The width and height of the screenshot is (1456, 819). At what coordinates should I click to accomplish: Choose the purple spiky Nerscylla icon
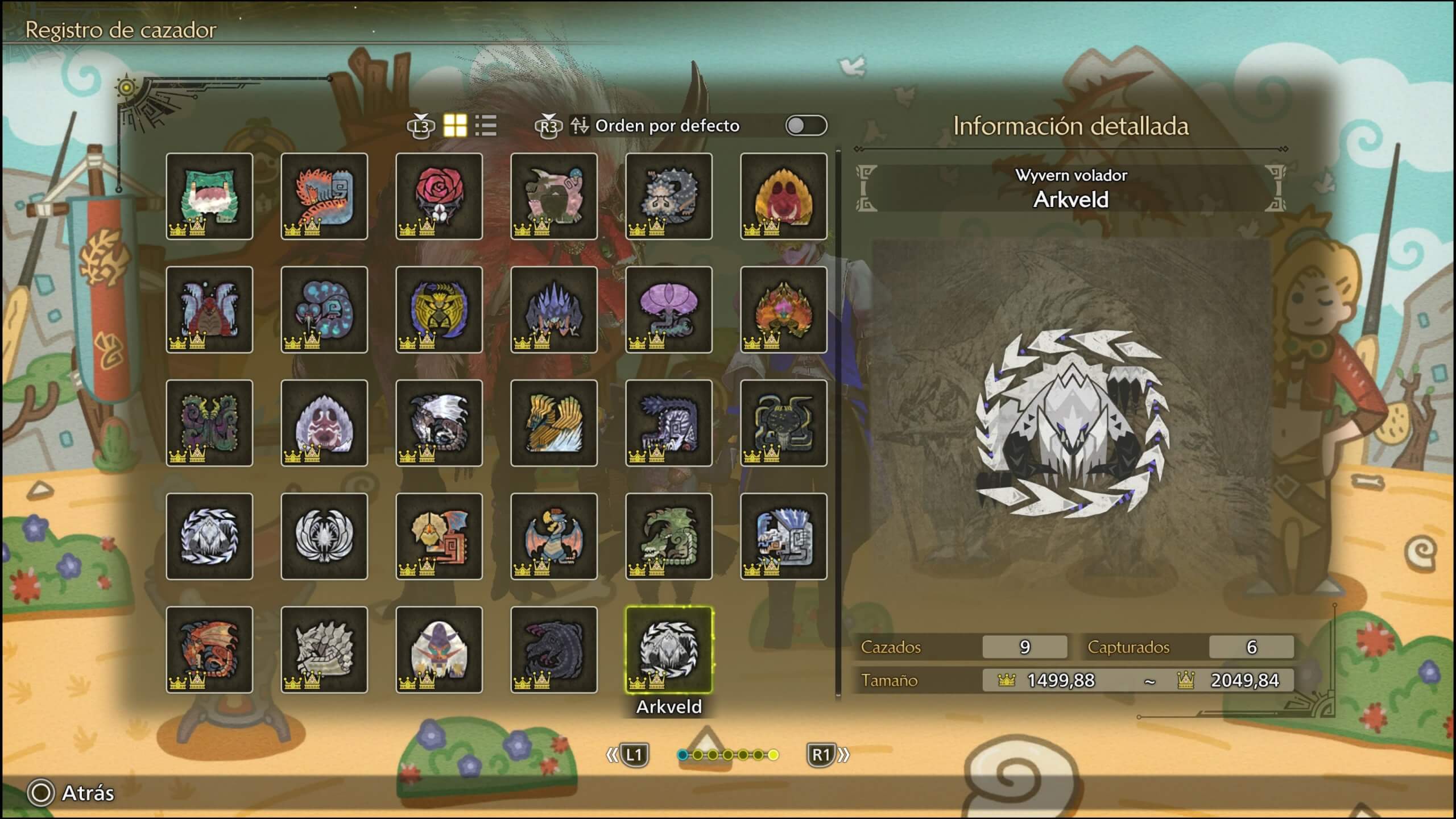point(554,309)
